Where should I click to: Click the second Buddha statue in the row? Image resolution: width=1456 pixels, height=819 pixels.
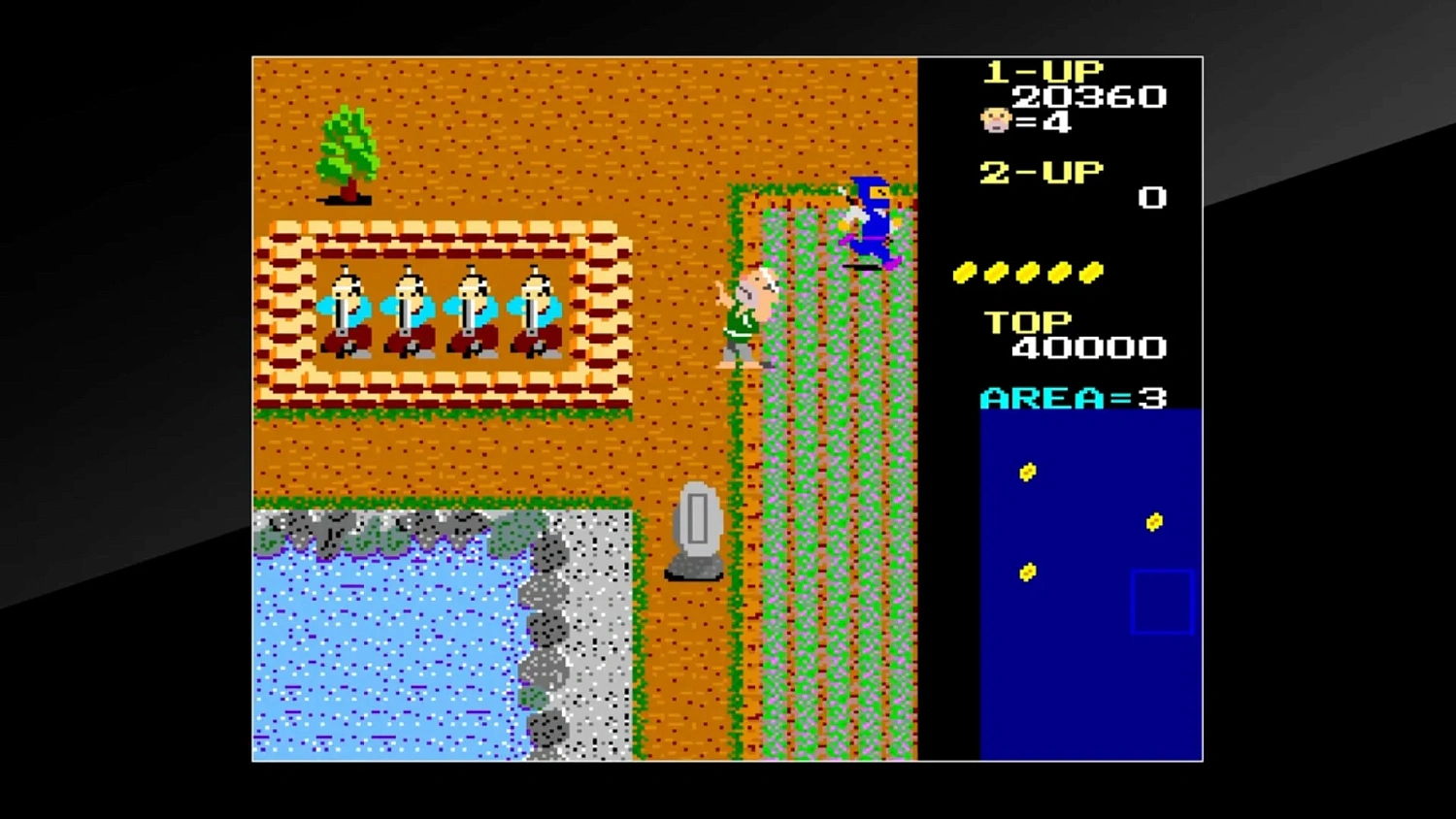coord(409,311)
